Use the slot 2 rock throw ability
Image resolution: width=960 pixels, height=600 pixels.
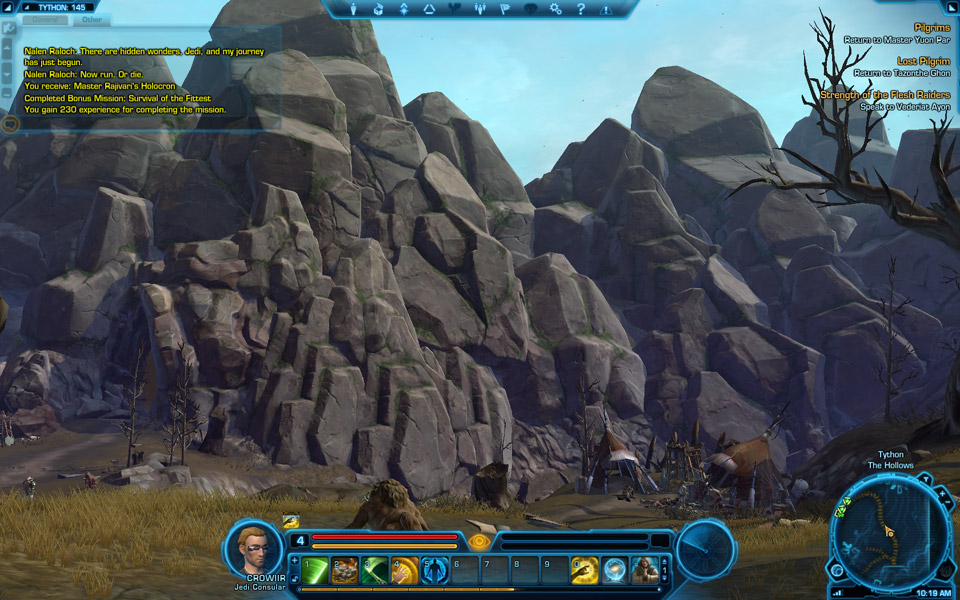click(x=345, y=570)
